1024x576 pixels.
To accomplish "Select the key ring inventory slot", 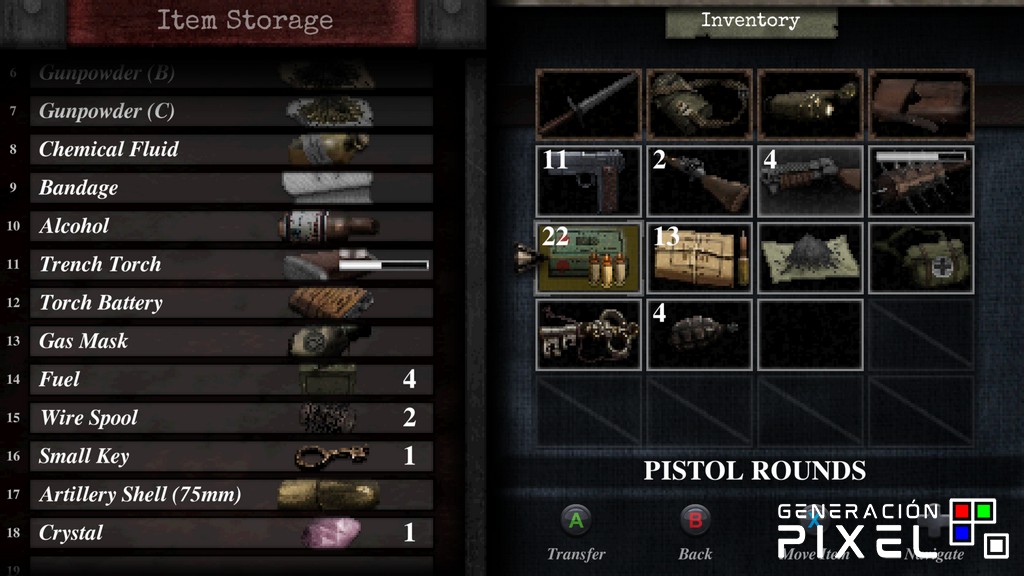I will [588, 334].
